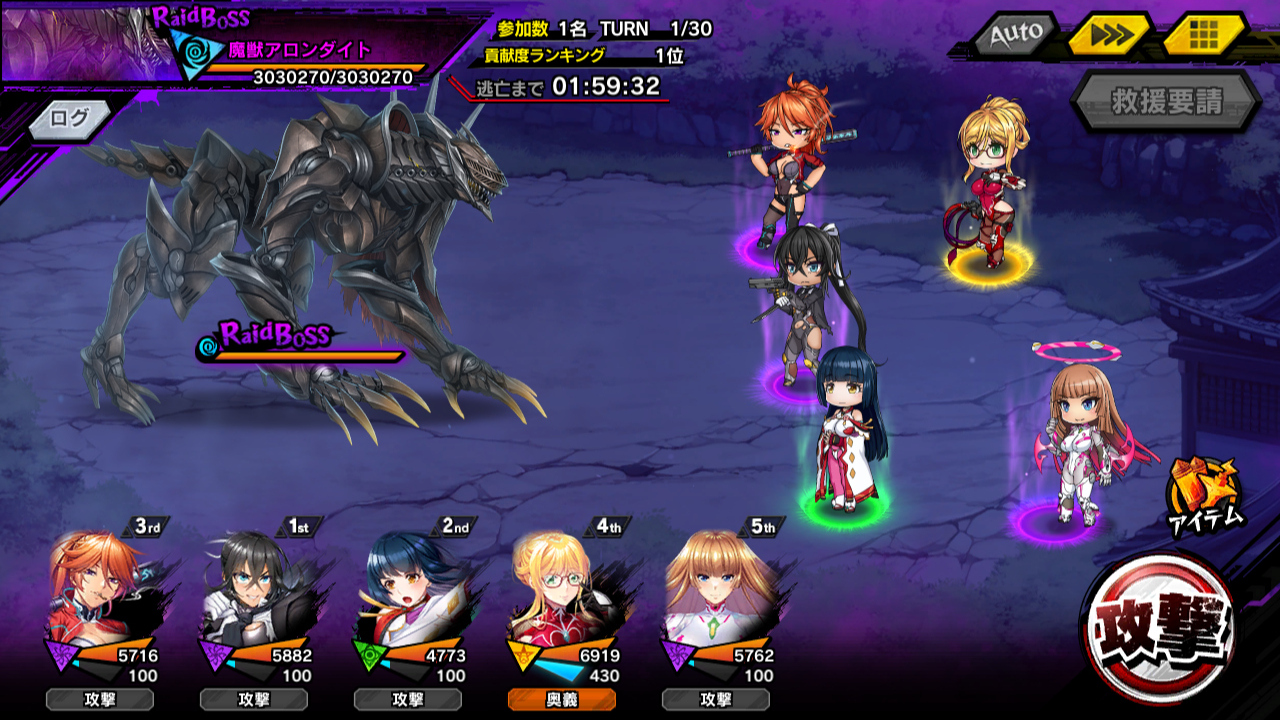Hit the red 攻撃 attack button
The height and width of the screenshot is (720, 1280).
tap(1160, 627)
